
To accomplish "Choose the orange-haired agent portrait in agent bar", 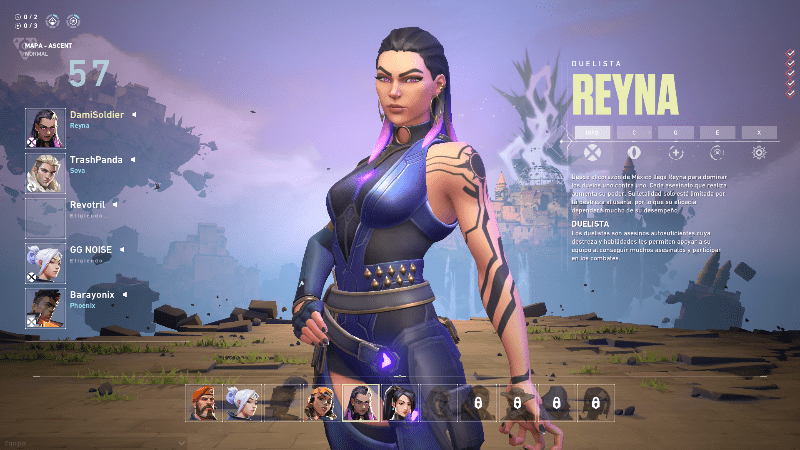I will pyautogui.click(x=321, y=403).
